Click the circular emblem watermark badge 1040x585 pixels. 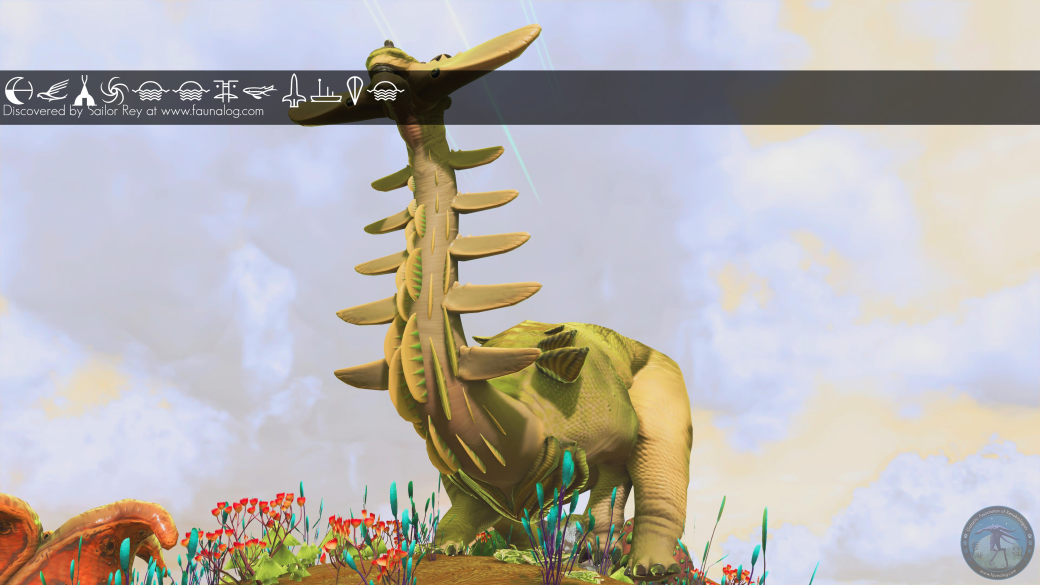998,543
